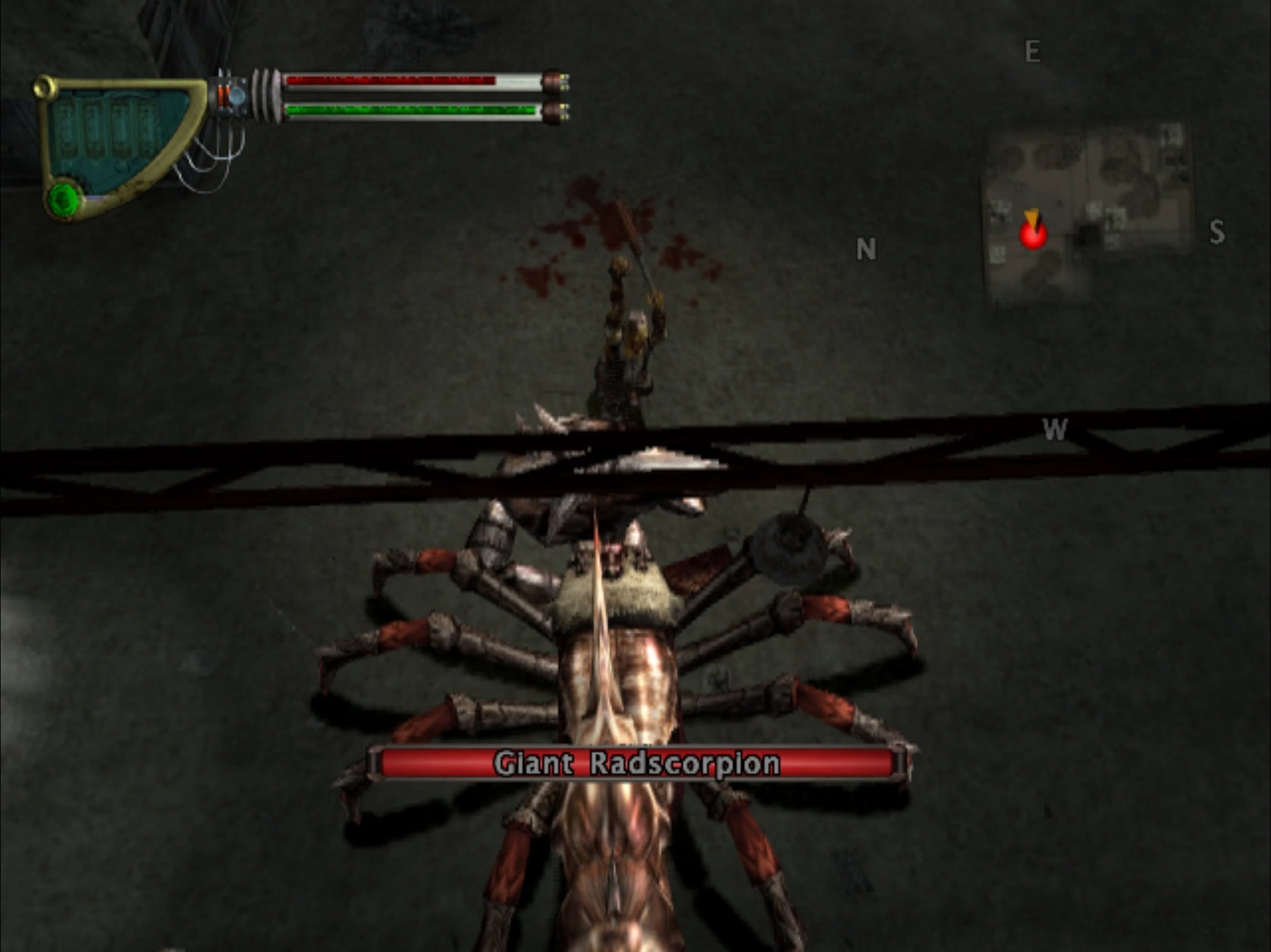Click the minimap overlay
Image resolution: width=1271 pixels, height=952 pixels.
1088,212
